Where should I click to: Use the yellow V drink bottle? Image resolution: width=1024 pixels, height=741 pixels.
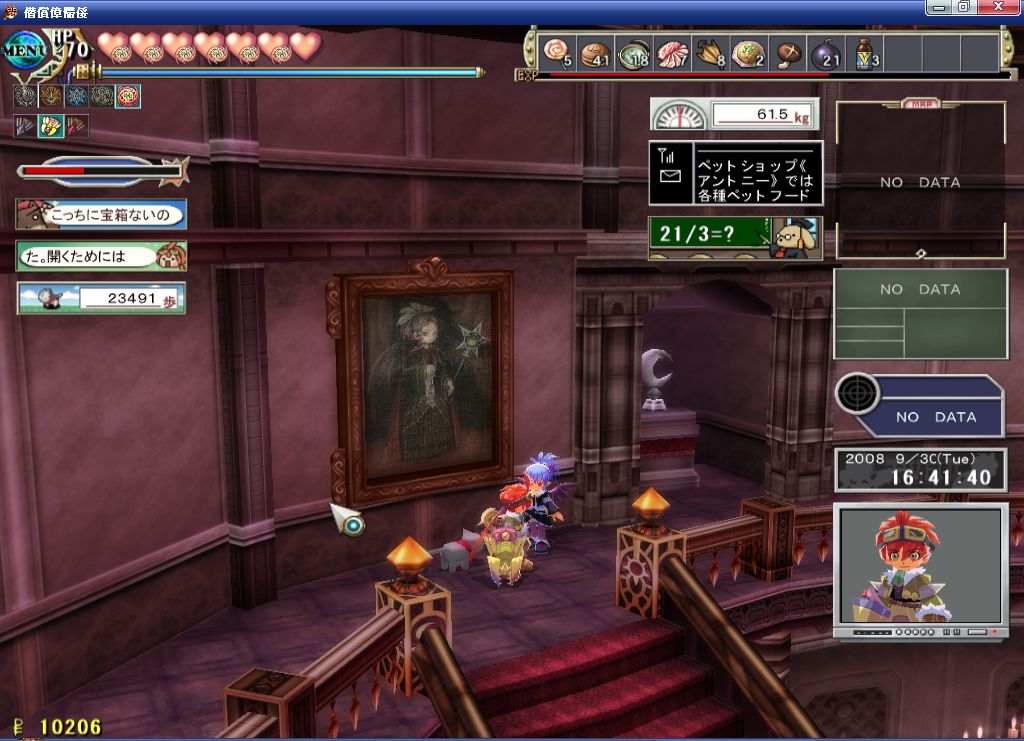point(864,51)
